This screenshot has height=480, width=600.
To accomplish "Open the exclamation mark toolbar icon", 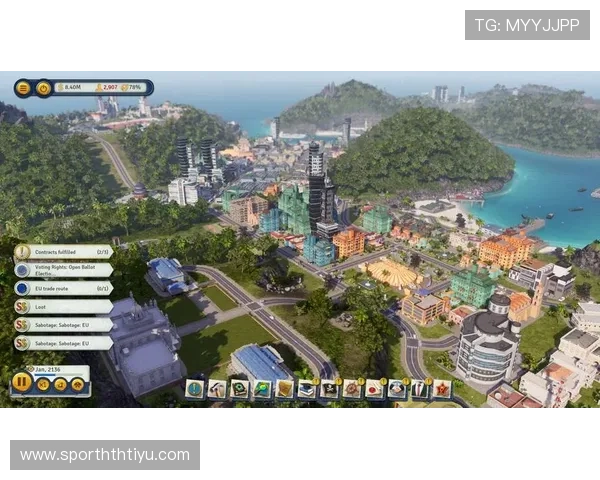I will [x=194, y=389].
